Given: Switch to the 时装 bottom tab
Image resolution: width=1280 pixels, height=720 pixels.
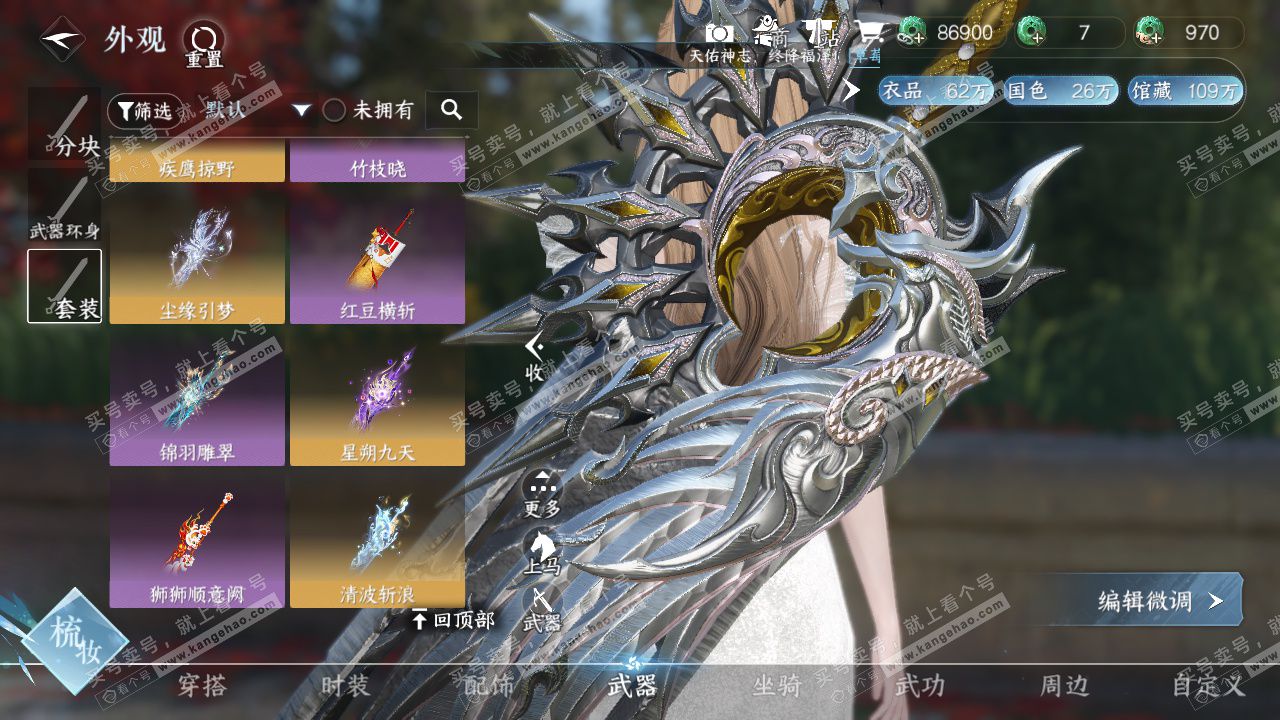Looking at the screenshot, I should pyautogui.click(x=345, y=686).
